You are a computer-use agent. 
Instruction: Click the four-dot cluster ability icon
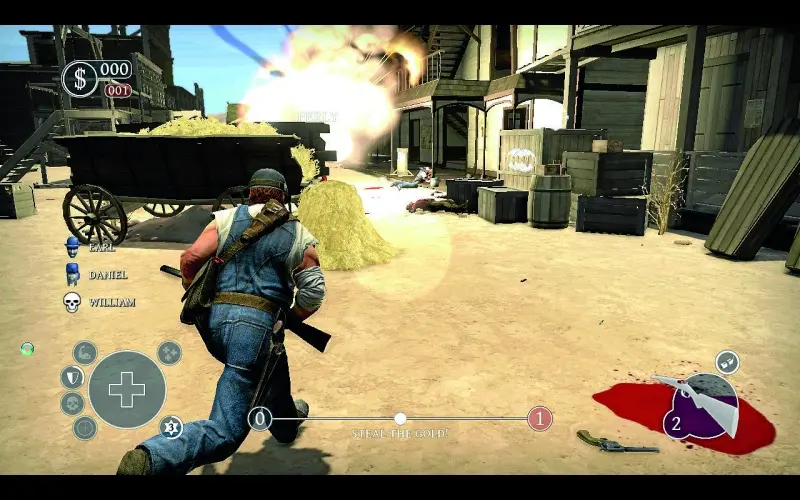(x=170, y=352)
